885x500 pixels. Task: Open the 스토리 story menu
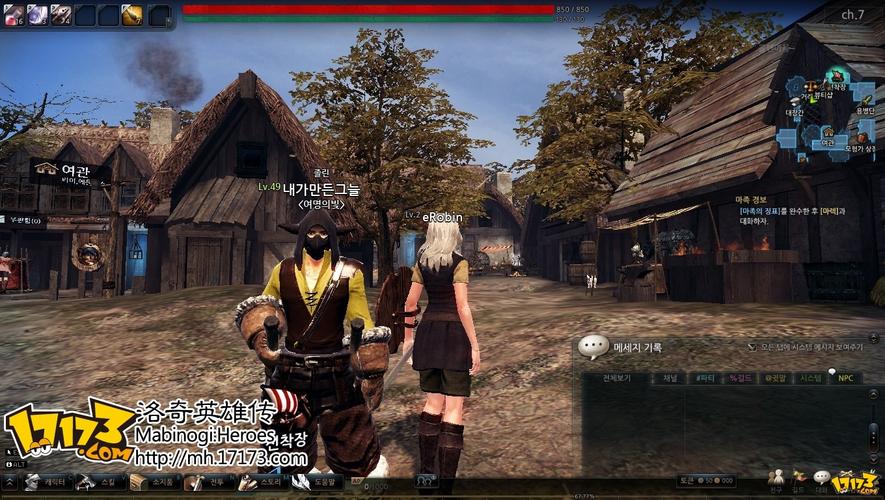pyautogui.click(x=262, y=483)
